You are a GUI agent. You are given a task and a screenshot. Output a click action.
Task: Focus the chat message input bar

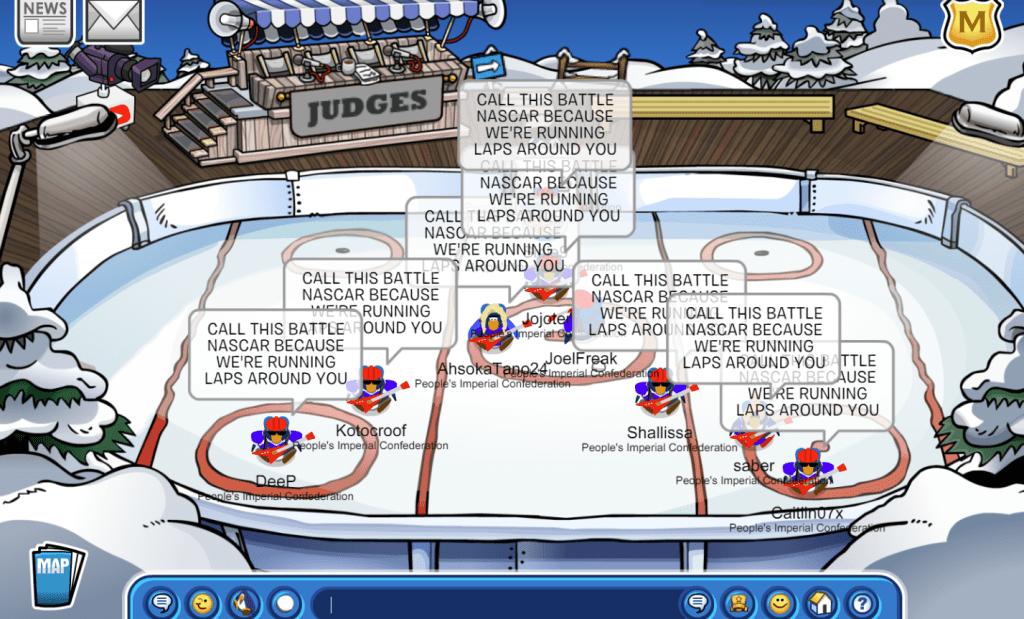coord(500,603)
